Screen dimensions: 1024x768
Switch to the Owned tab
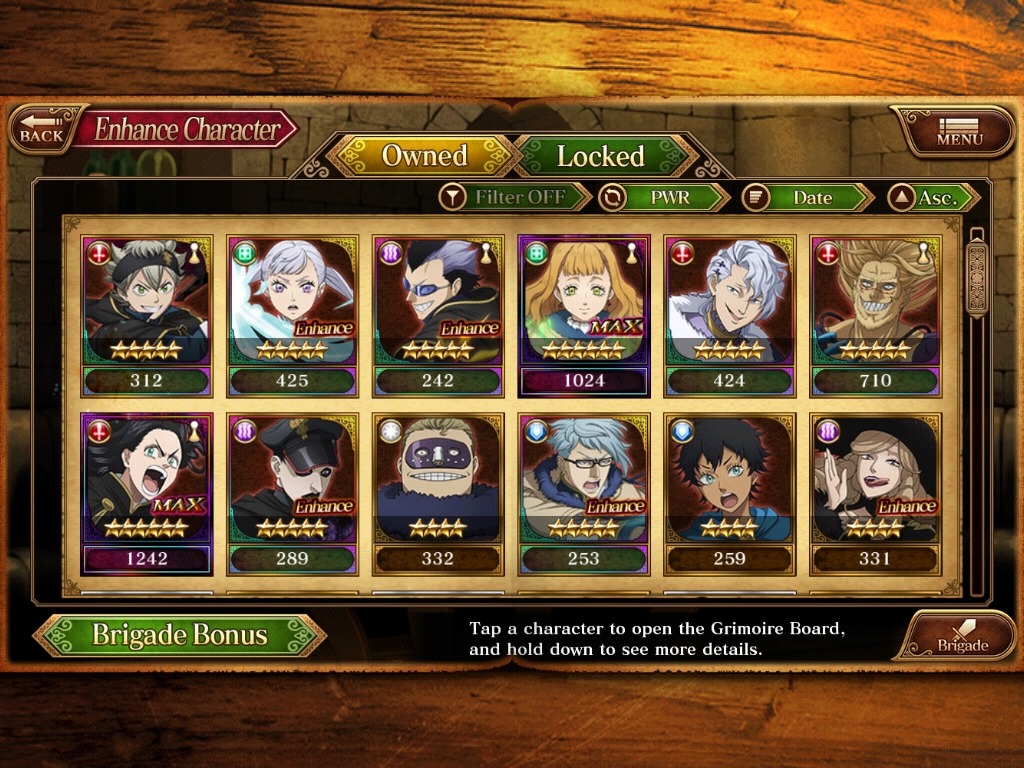point(424,156)
